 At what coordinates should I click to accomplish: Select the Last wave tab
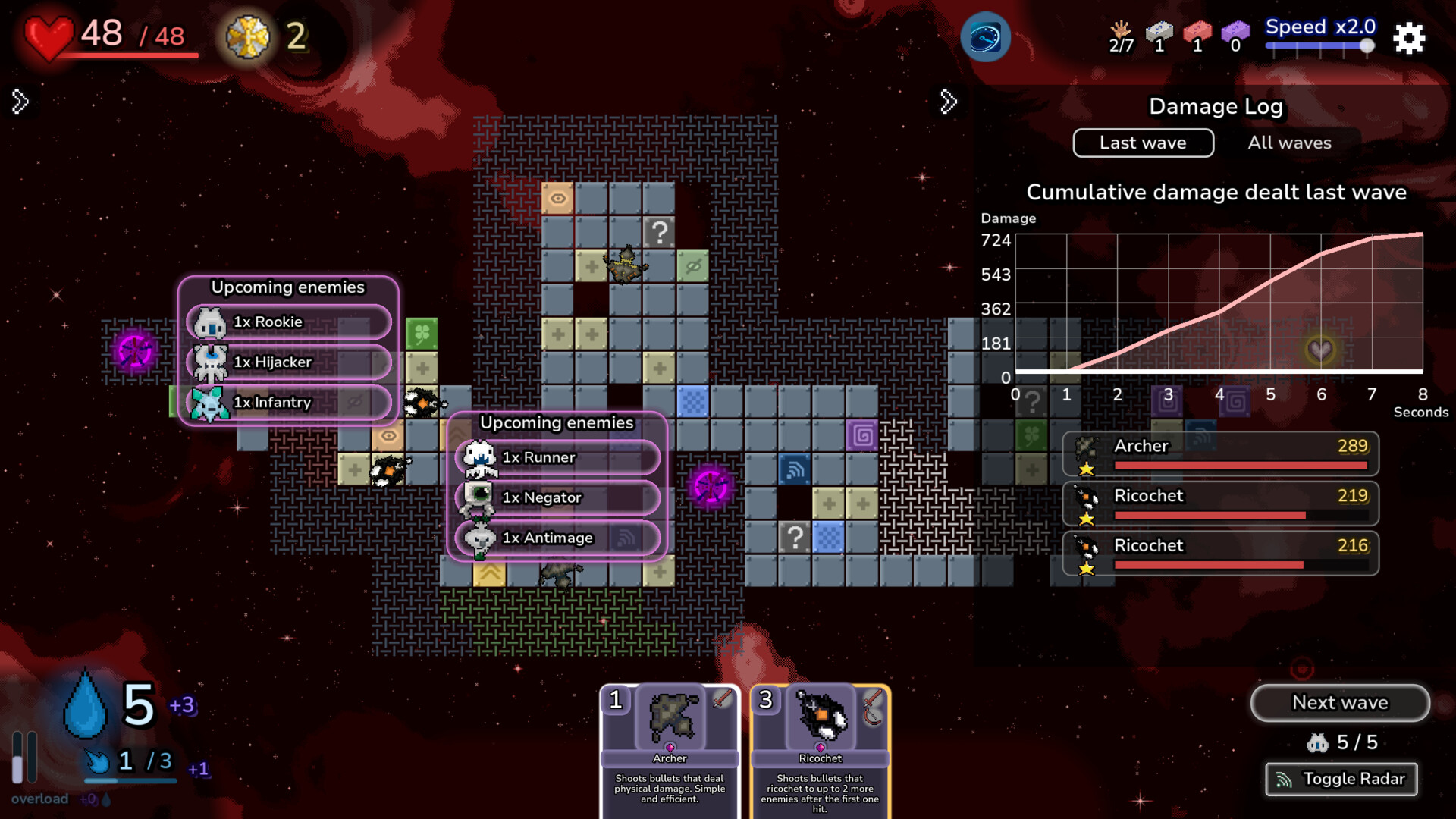pyautogui.click(x=1143, y=143)
